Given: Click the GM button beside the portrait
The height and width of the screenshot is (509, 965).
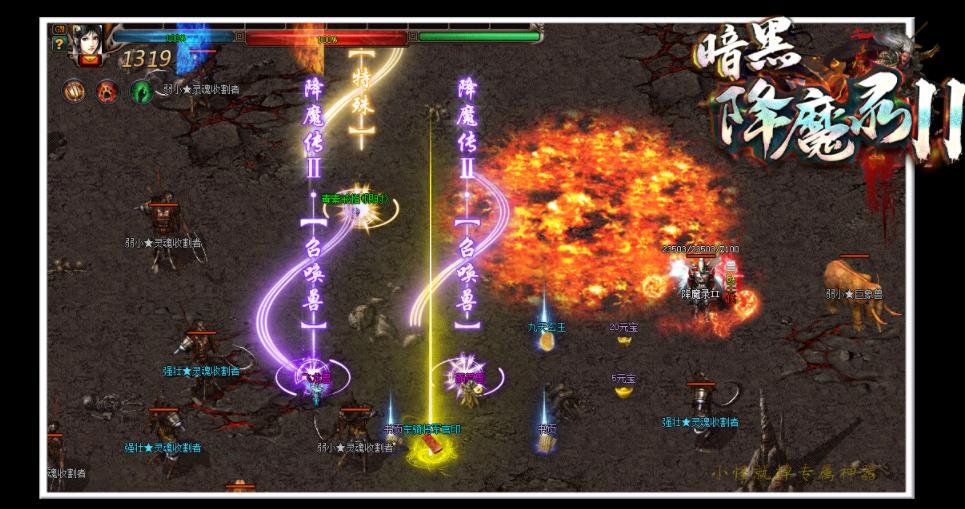Looking at the screenshot, I should point(59,29).
